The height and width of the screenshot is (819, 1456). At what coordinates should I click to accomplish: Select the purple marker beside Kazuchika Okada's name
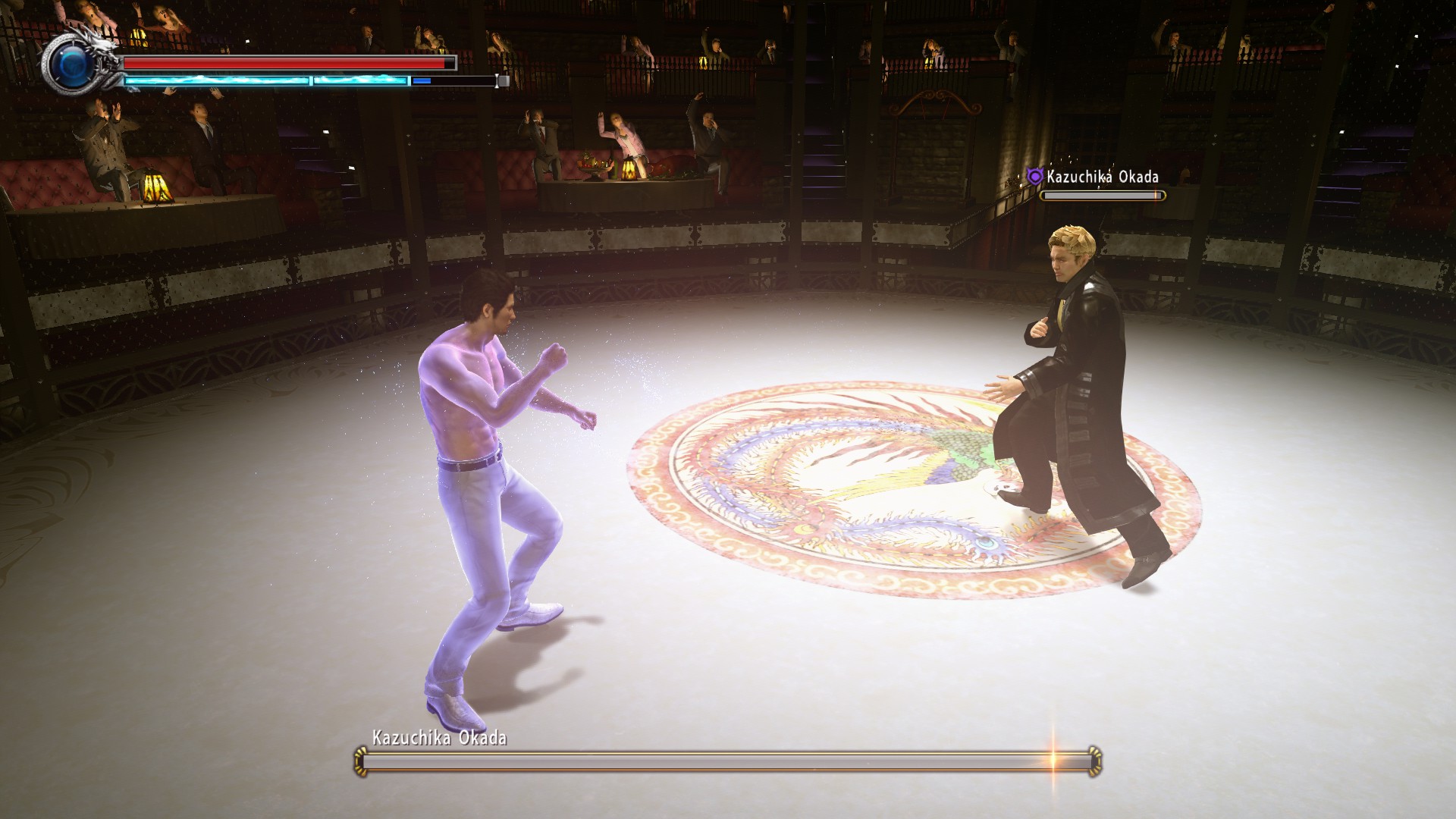point(1034,177)
